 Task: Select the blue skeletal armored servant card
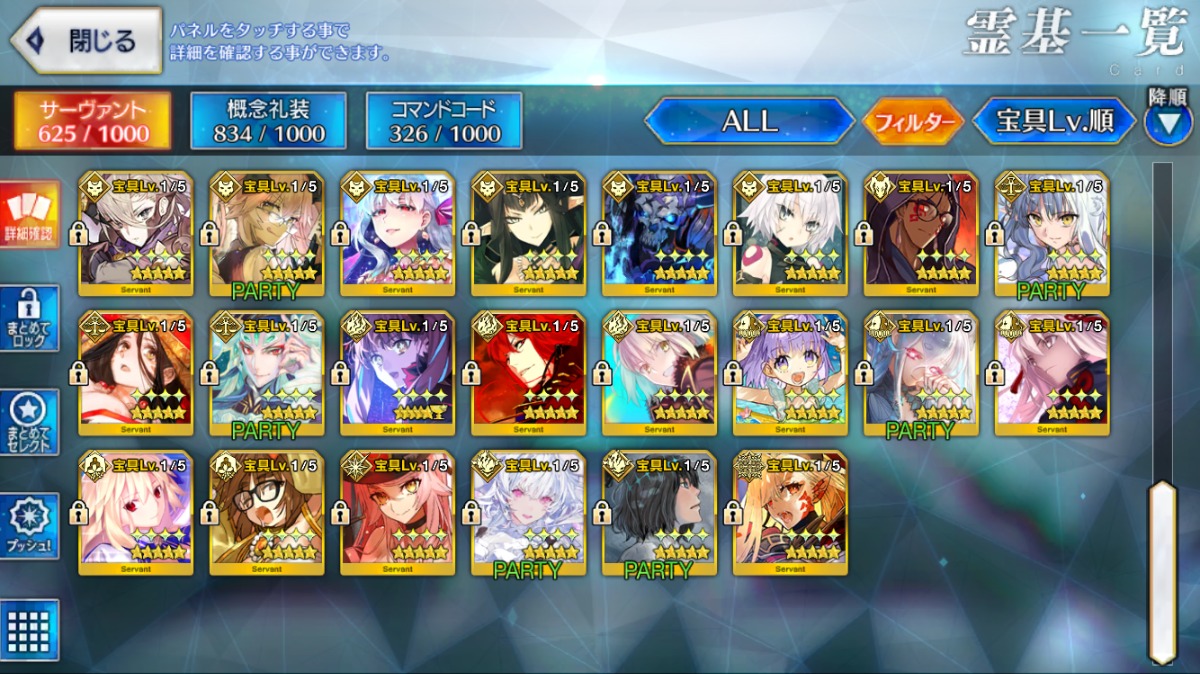pos(659,234)
